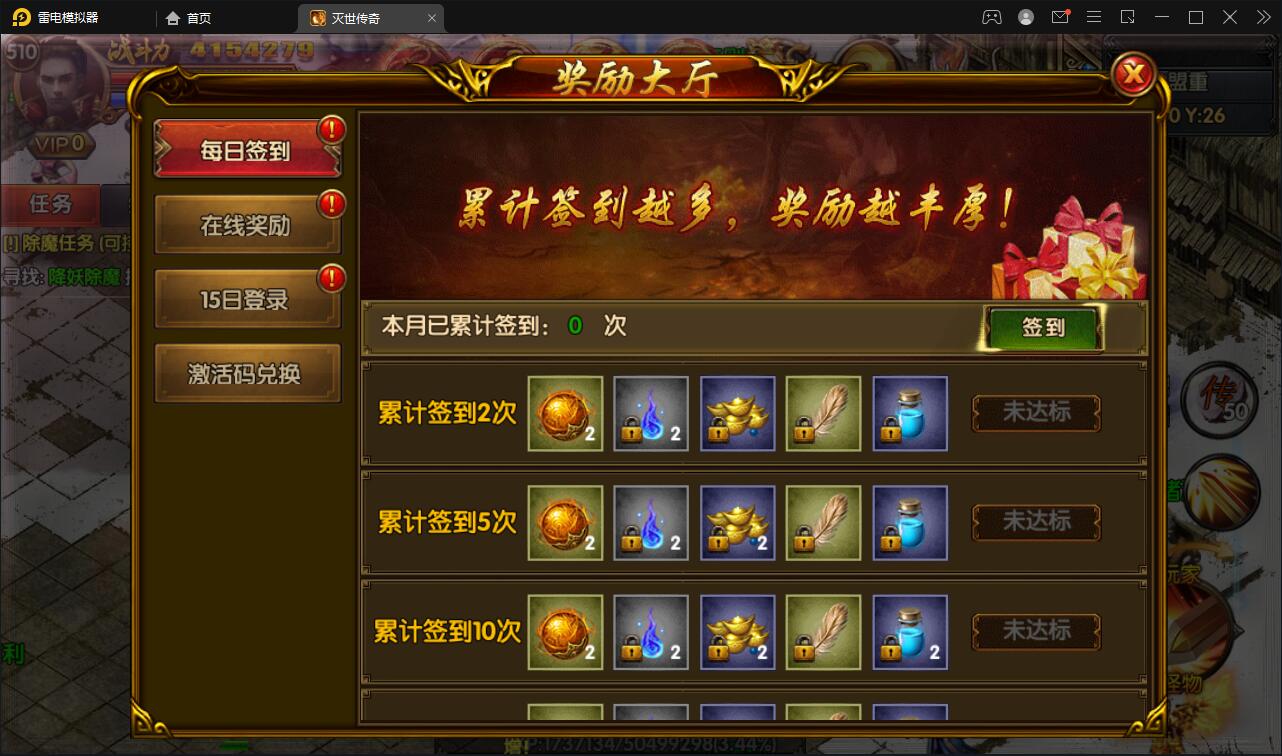The image size is (1282, 756).
Task: Open the hamburger menu in the title bar
Action: click(1094, 16)
